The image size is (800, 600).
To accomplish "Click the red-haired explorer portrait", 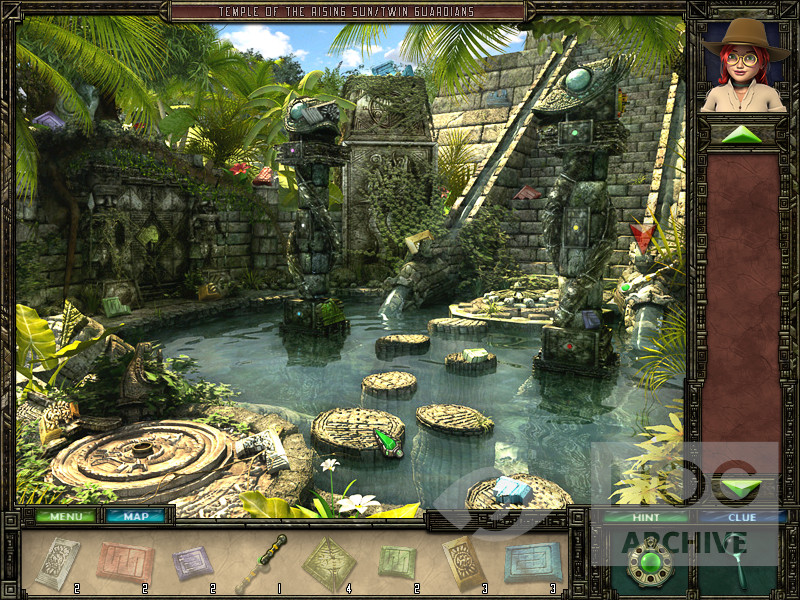I will [745, 65].
